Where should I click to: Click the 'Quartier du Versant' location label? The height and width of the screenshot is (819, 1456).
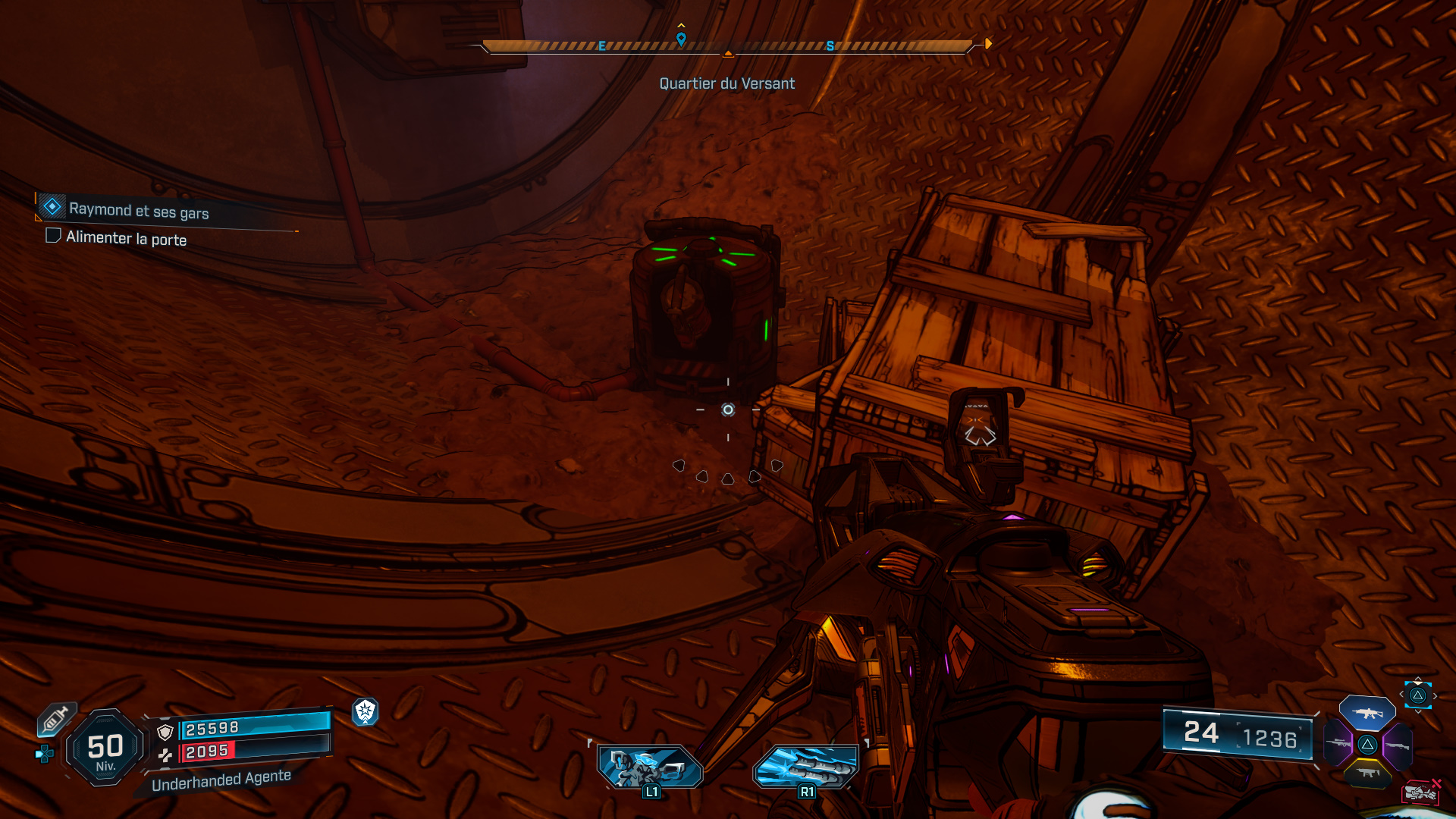[726, 83]
